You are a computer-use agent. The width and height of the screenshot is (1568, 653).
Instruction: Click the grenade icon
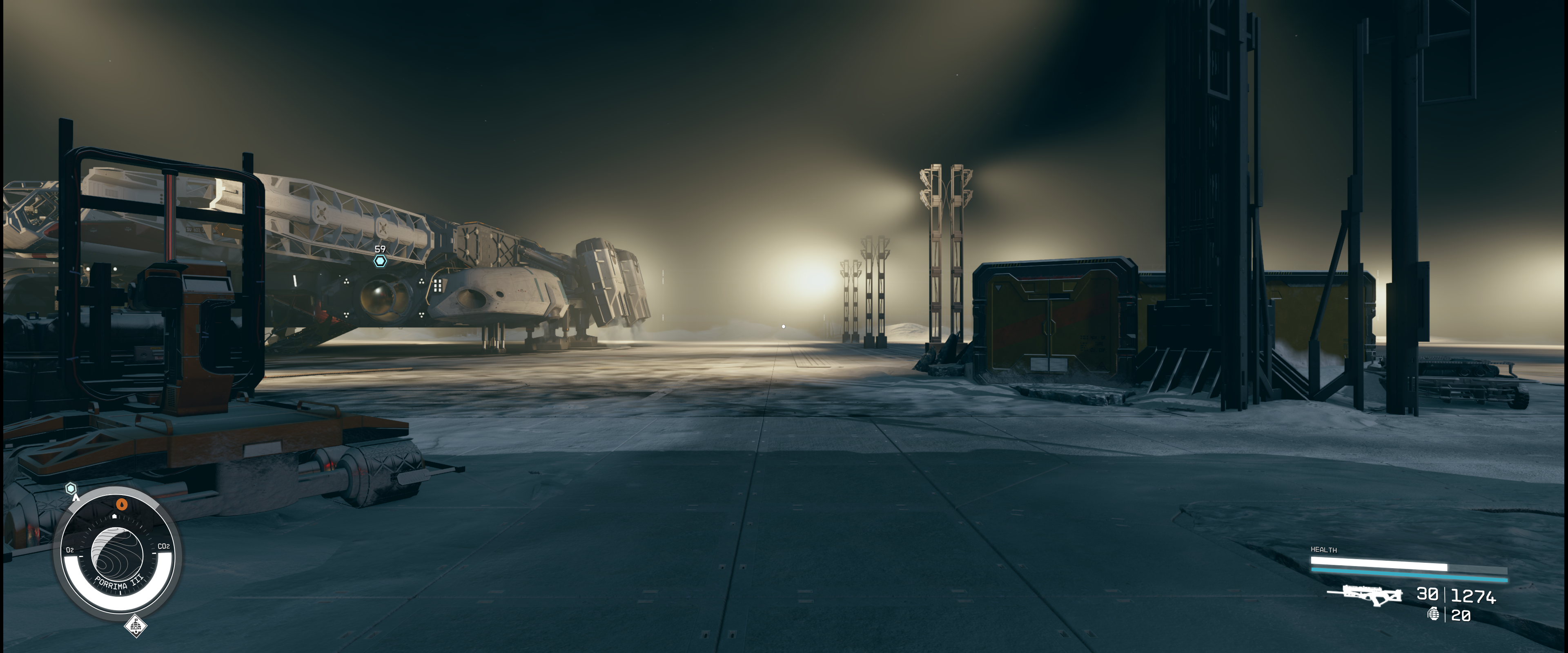click(1433, 614)
